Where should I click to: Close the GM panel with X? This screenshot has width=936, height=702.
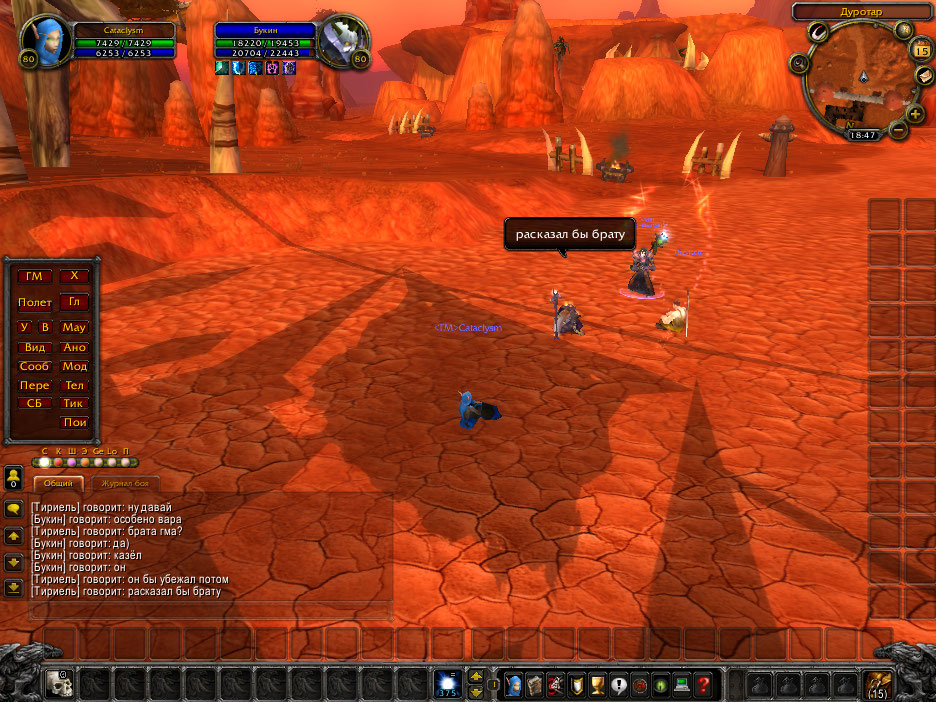(x=74, y=276)
